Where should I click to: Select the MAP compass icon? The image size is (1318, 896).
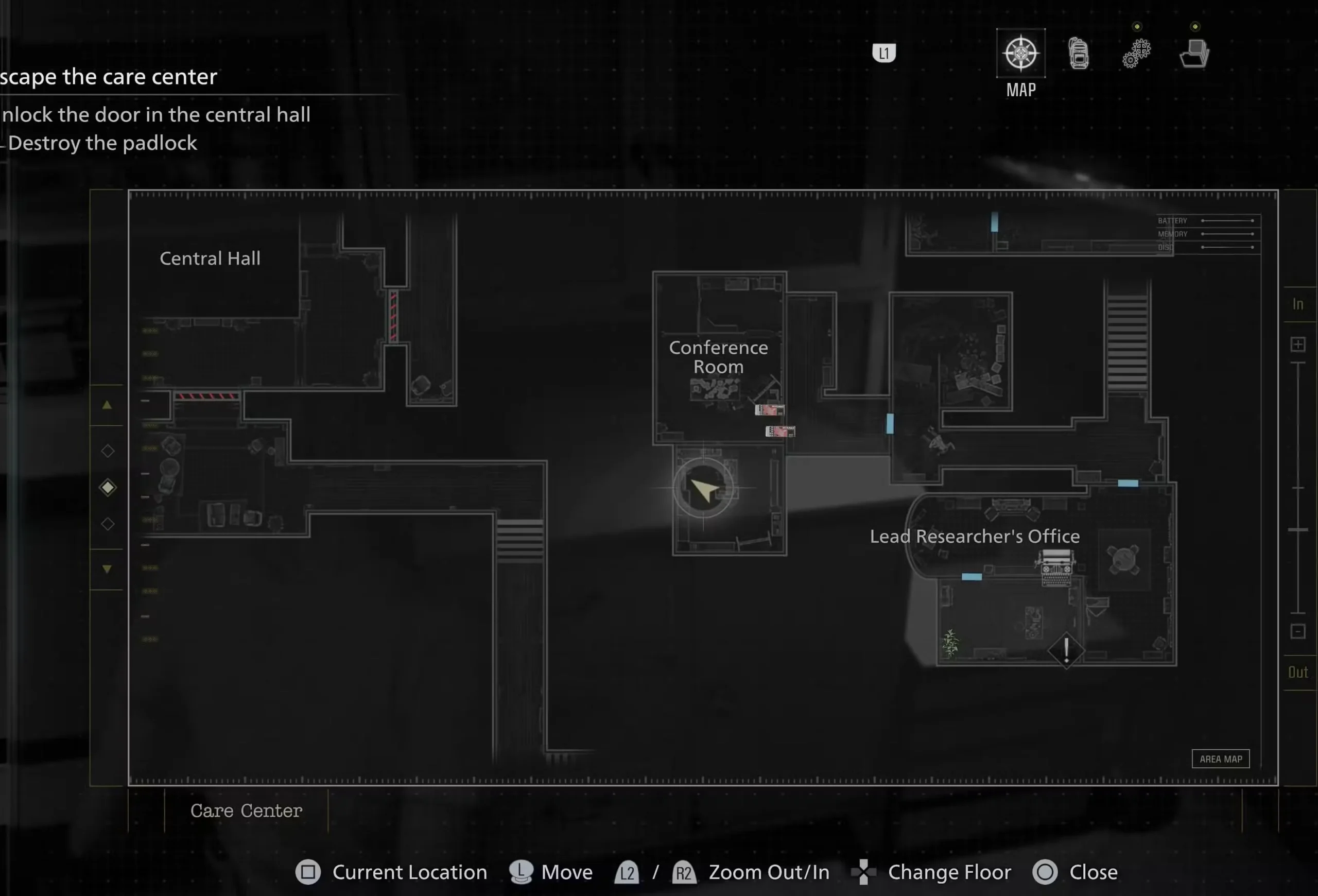pyautogui.click(x=1020, y=54)
